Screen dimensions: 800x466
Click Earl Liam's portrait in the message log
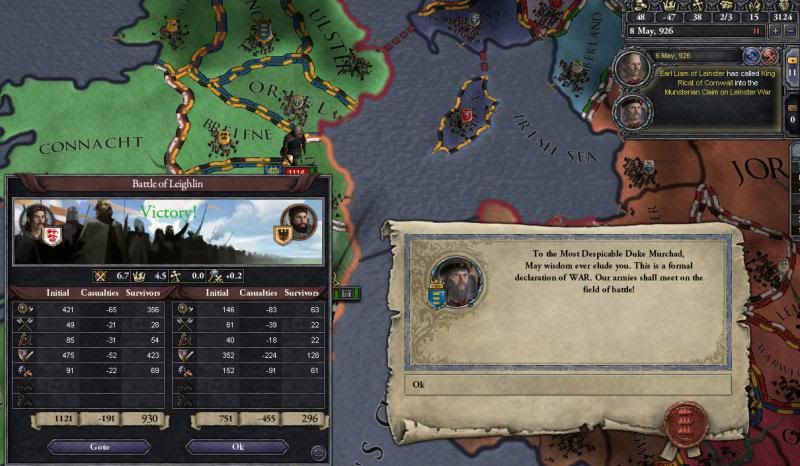point(631,70)
